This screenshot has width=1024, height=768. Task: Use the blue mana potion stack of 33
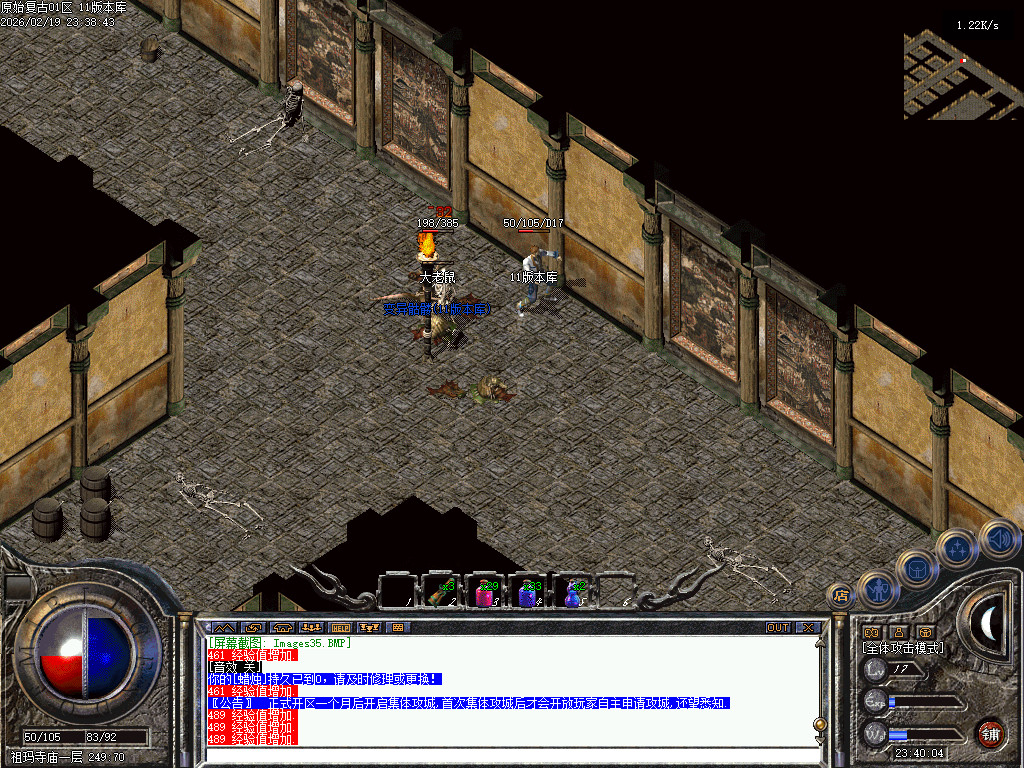pyautogui.click(x=527, y=593)
